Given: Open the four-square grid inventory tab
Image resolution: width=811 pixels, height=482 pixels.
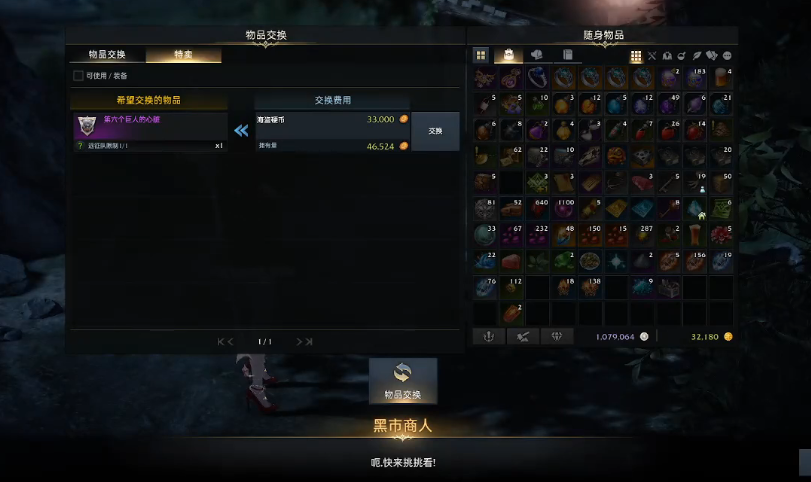Looking at the screenshot, I should coord(481,55).
